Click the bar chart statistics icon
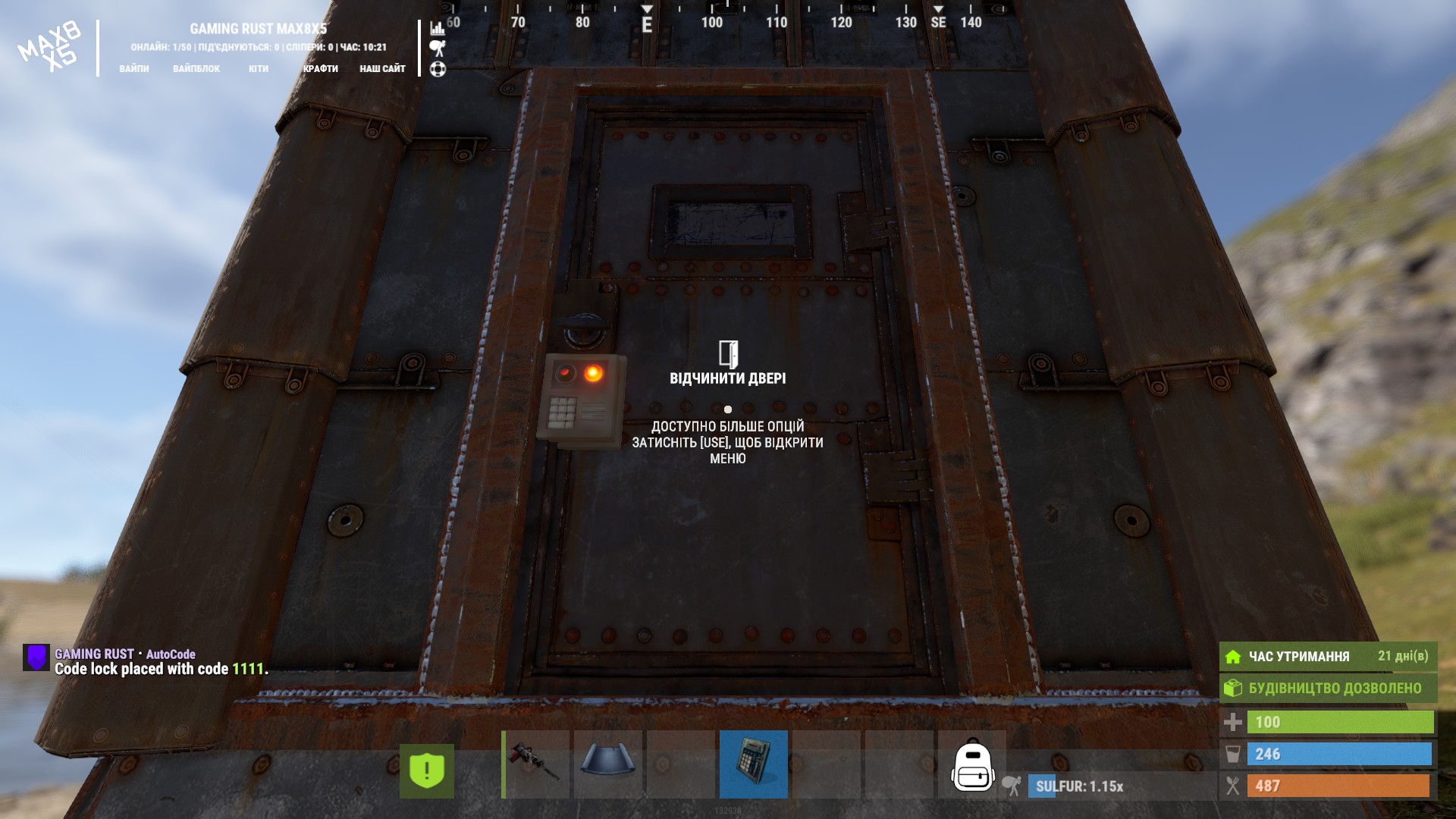 coord(438,28)
